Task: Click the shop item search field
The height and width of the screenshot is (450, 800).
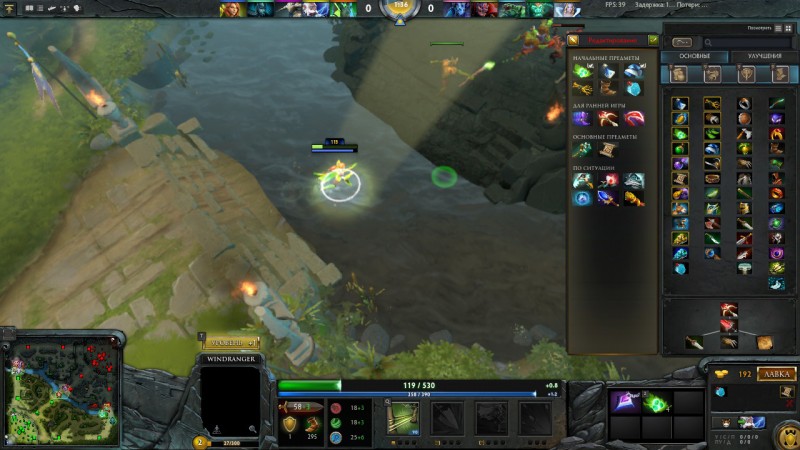Action: (x=748, y=42)
